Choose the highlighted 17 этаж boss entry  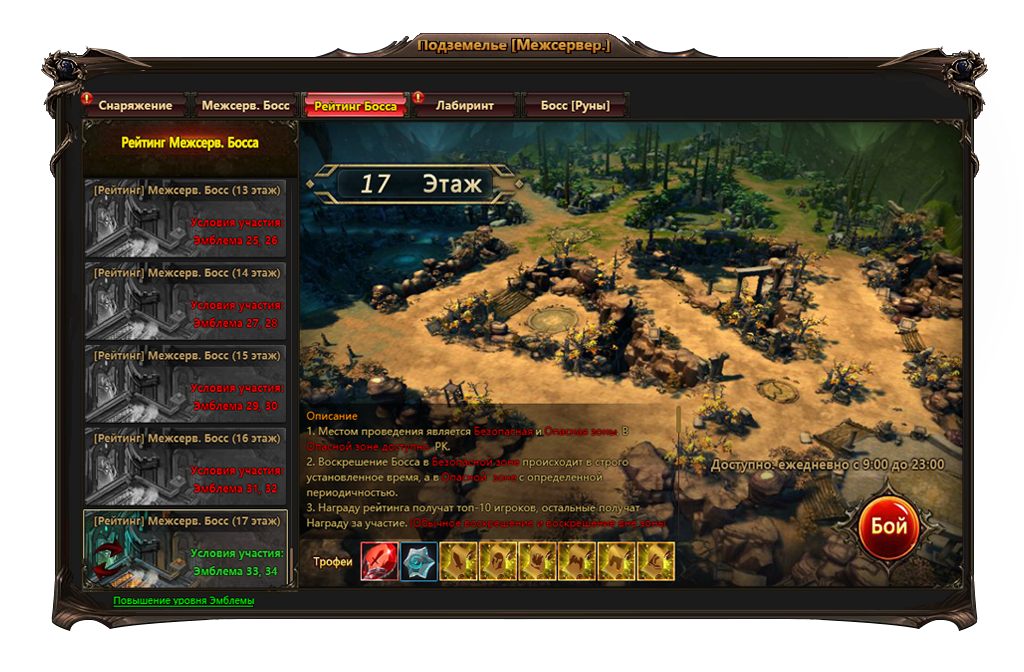[187, 548]
